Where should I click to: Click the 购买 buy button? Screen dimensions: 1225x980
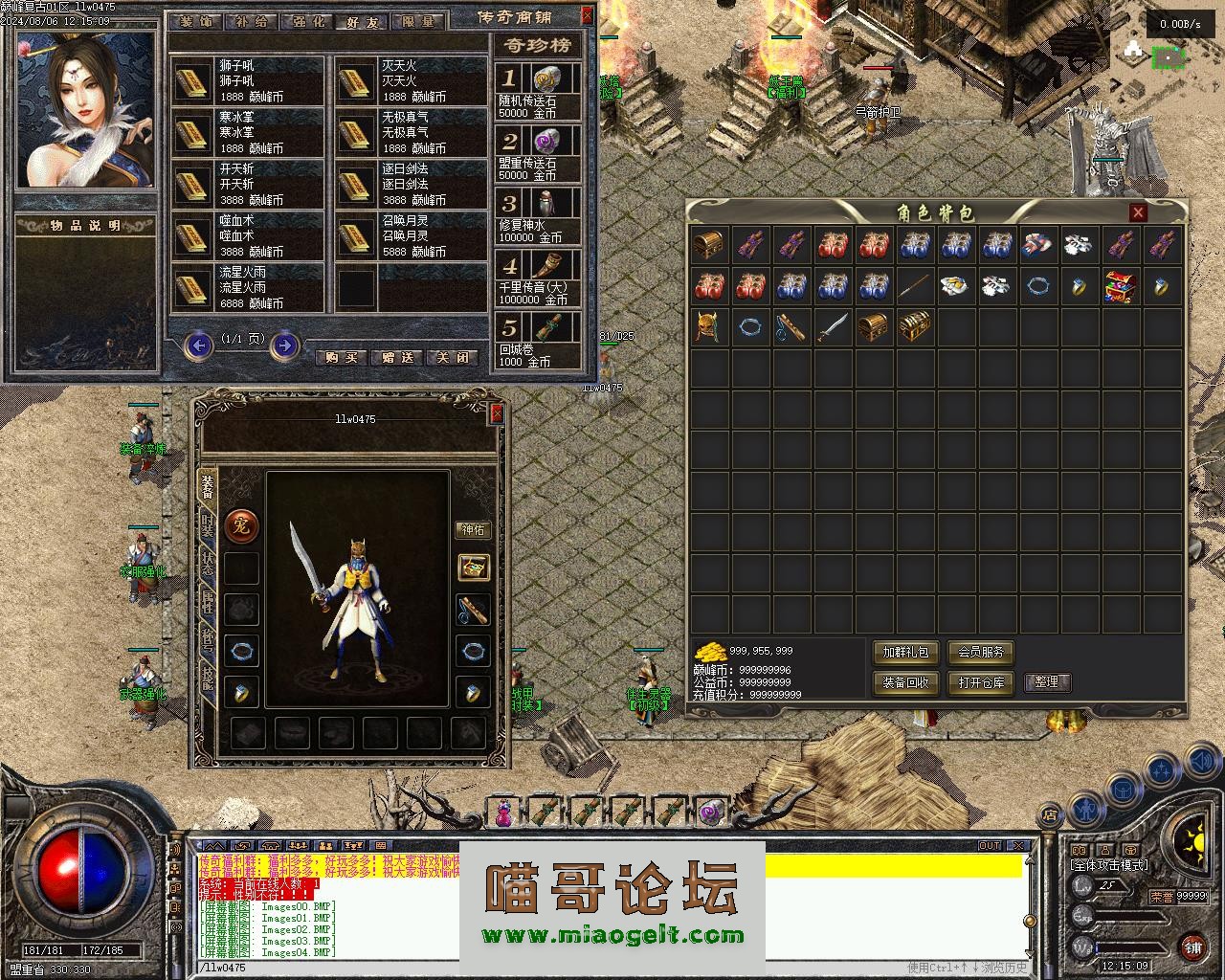coord(341,357)
